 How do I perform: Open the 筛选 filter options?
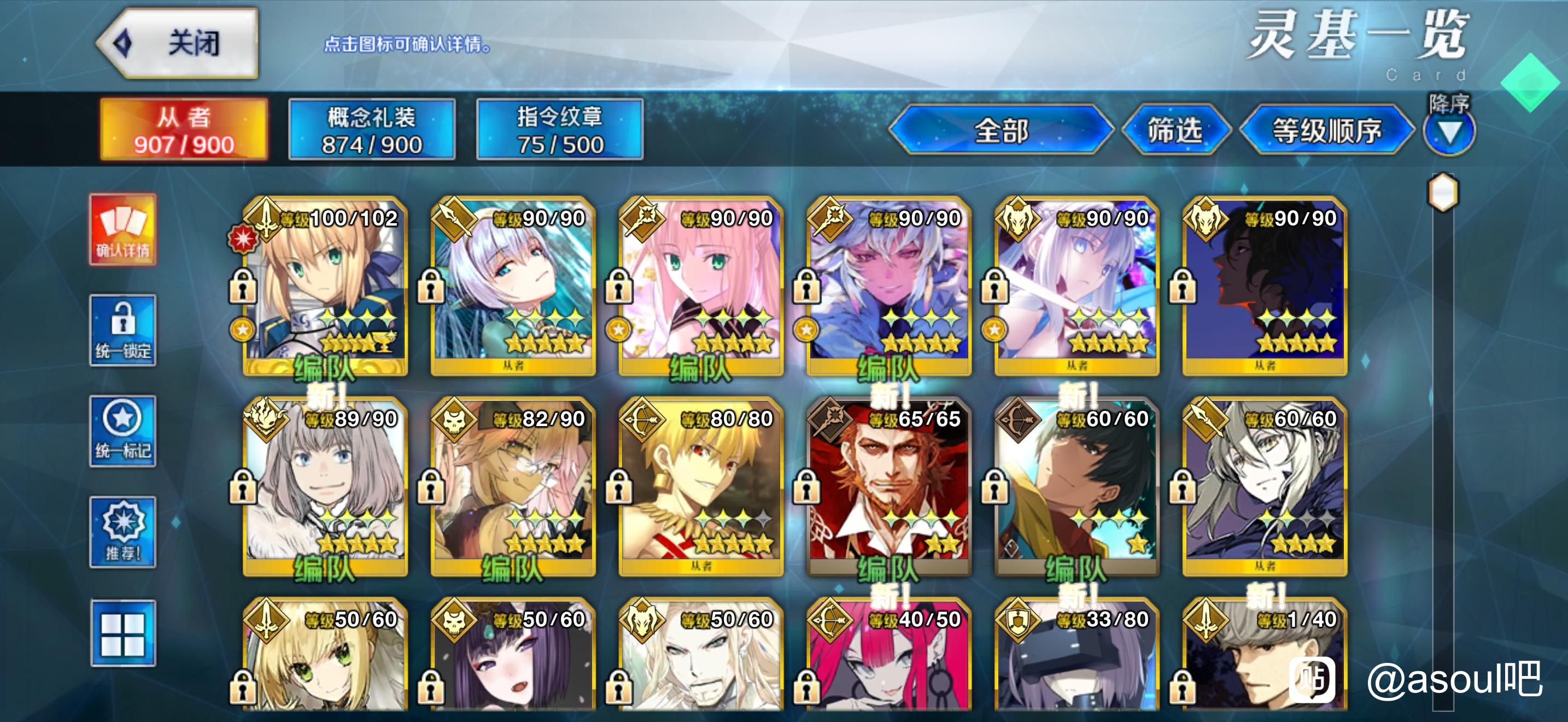pyautogui.click(x=1174, y=130)
